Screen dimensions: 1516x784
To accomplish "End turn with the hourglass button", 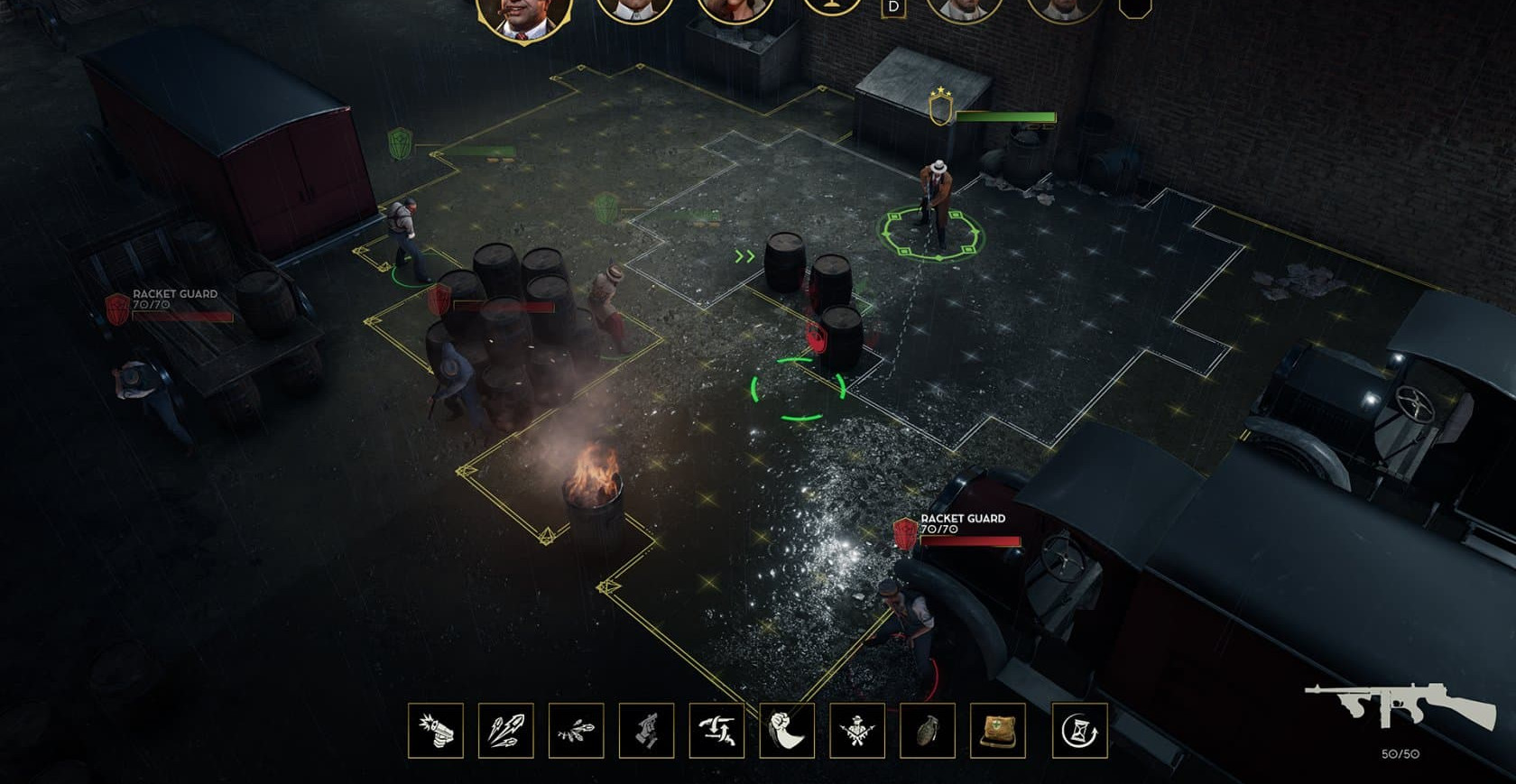I will (1079, 731).
